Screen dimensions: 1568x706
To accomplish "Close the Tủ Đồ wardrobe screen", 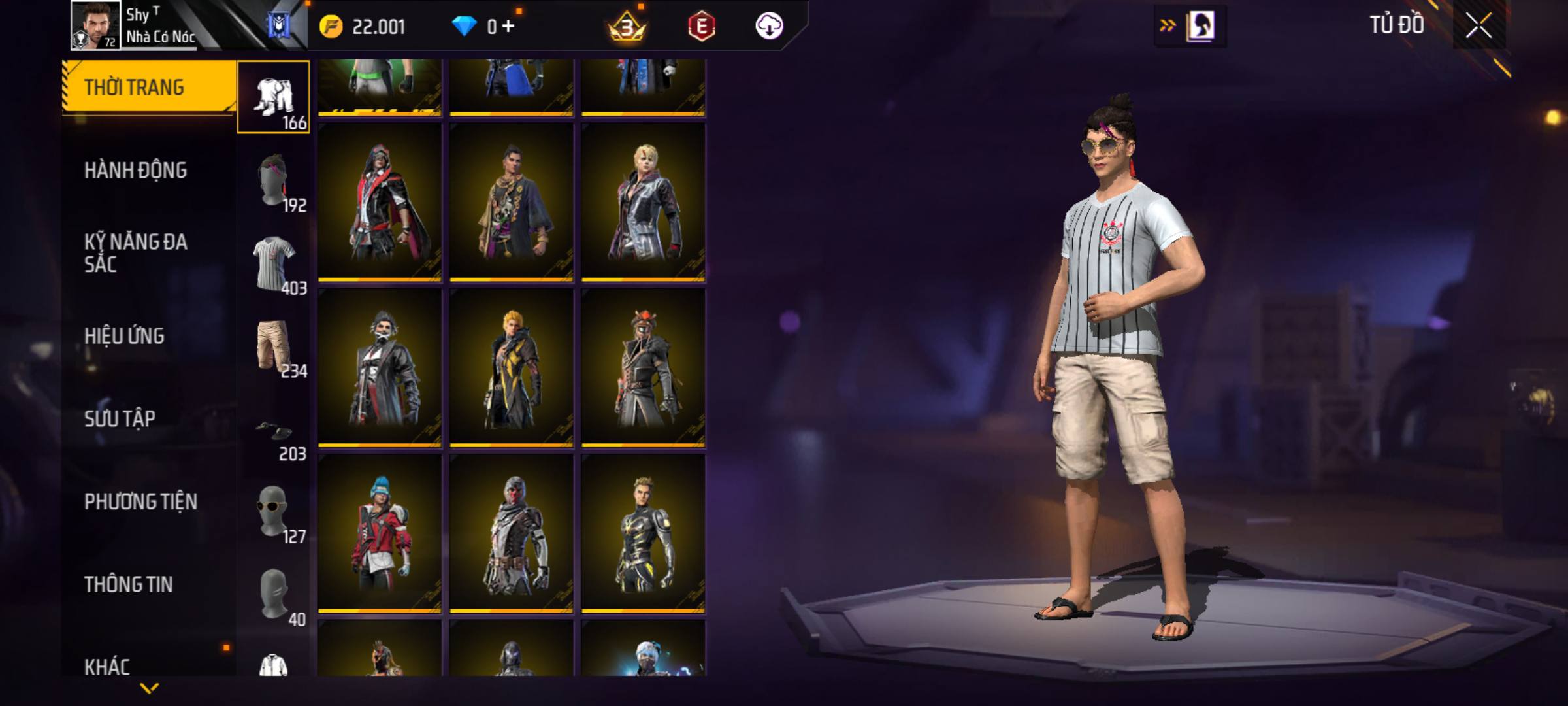I will [1478, 26].
